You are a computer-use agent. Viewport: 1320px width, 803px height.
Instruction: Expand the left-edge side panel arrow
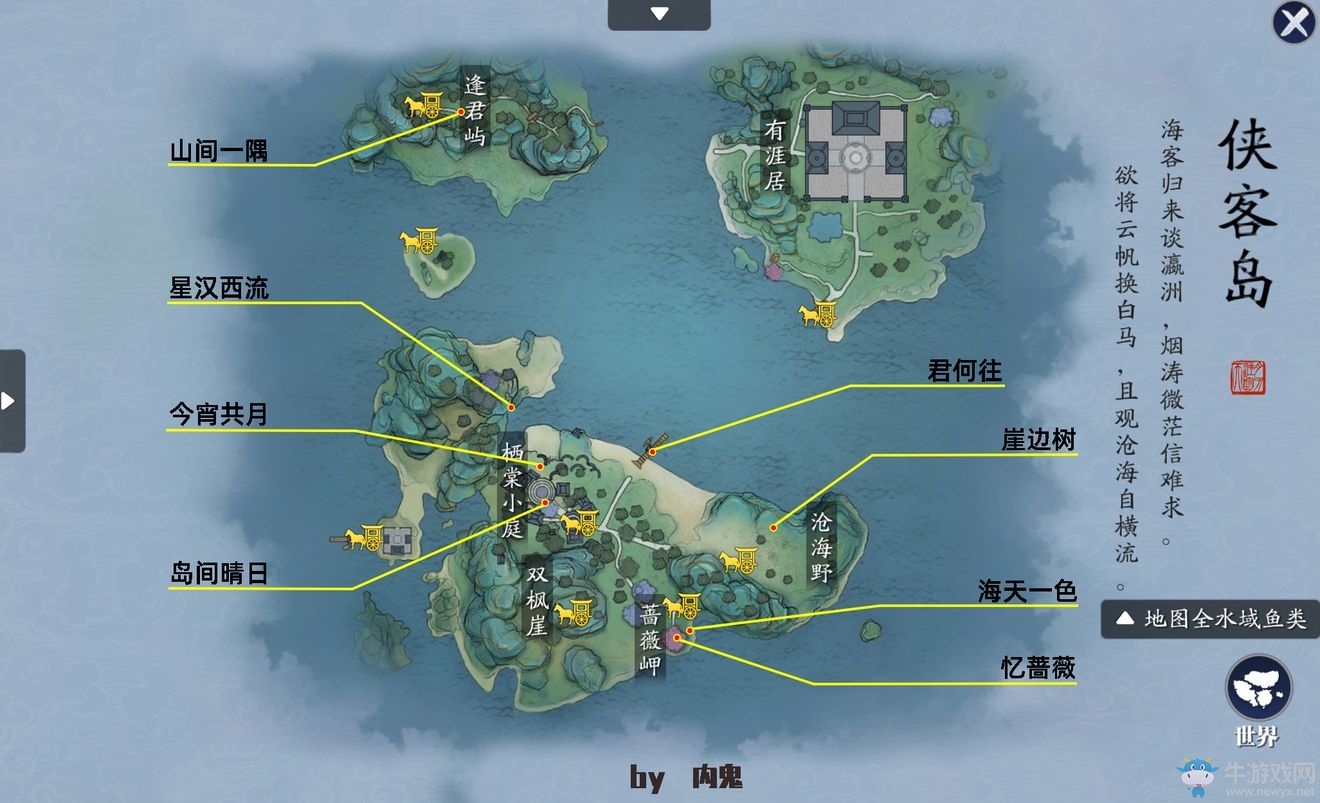coord(8,398)
